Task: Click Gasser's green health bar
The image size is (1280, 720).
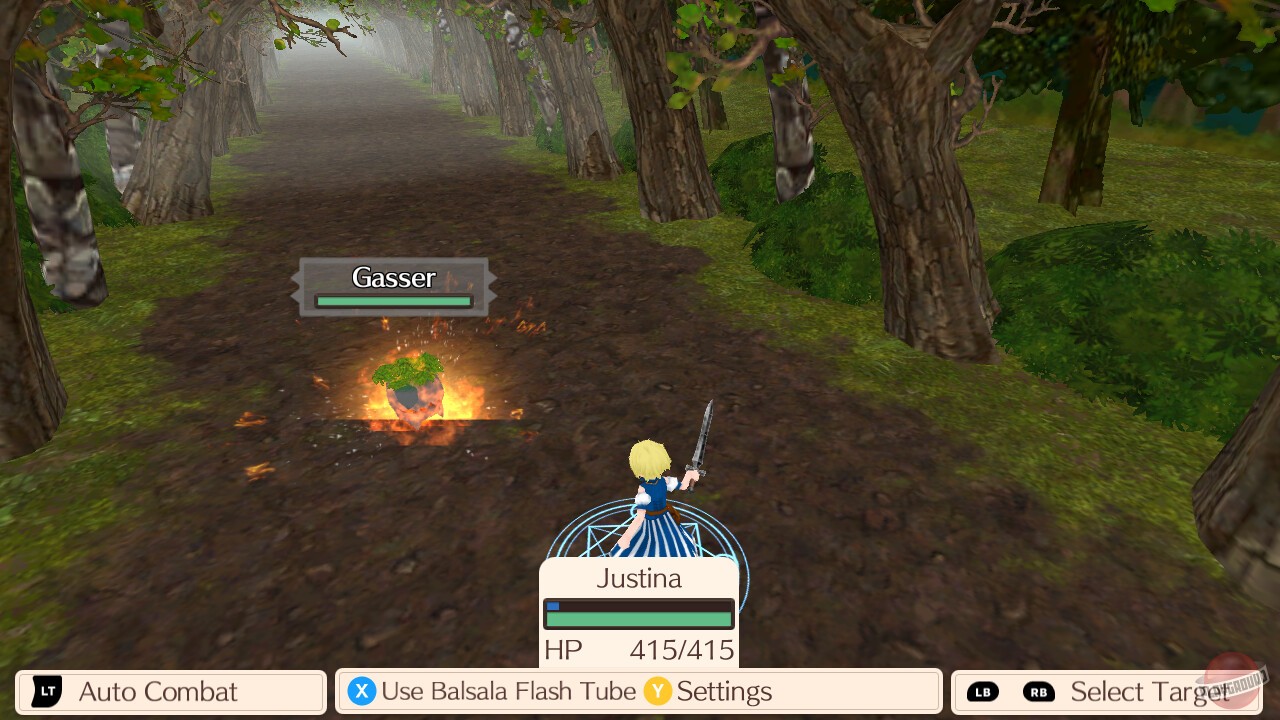Action: (x=392, y=301)
